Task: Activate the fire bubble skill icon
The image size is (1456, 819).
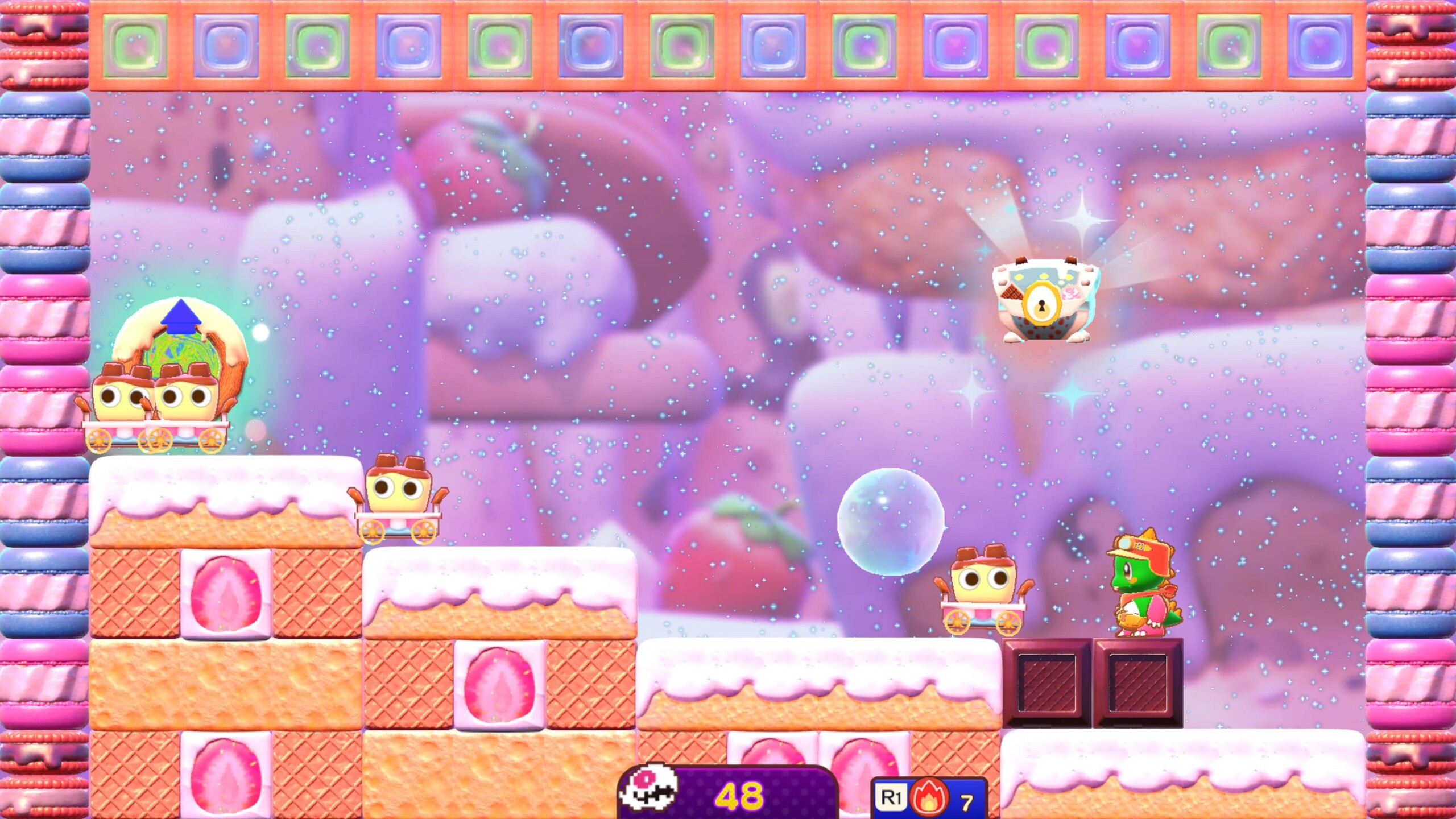Action: [x=929, y=798]
